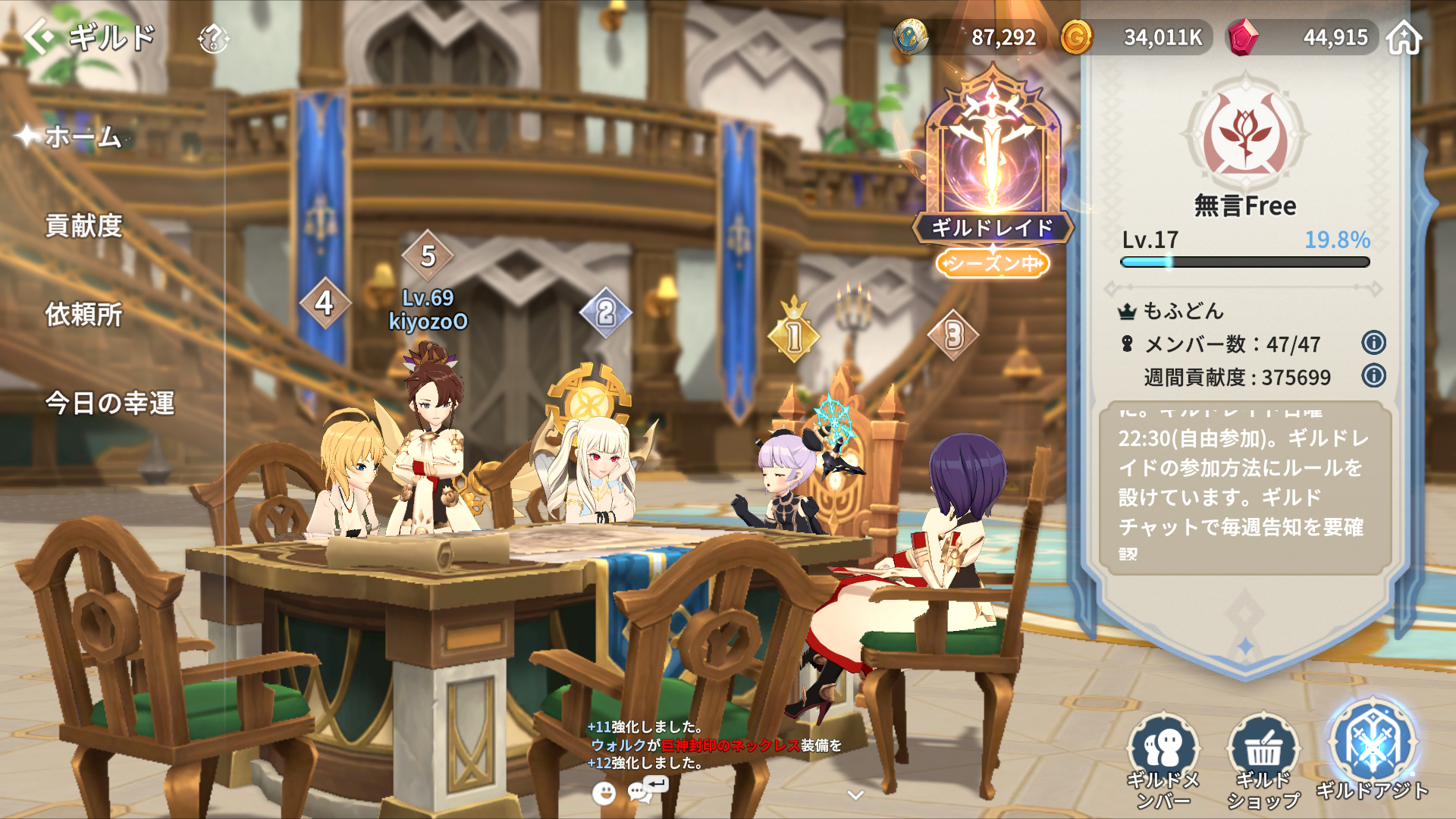
Task: Open the emoji smiley button
Action: click(604, 793)
